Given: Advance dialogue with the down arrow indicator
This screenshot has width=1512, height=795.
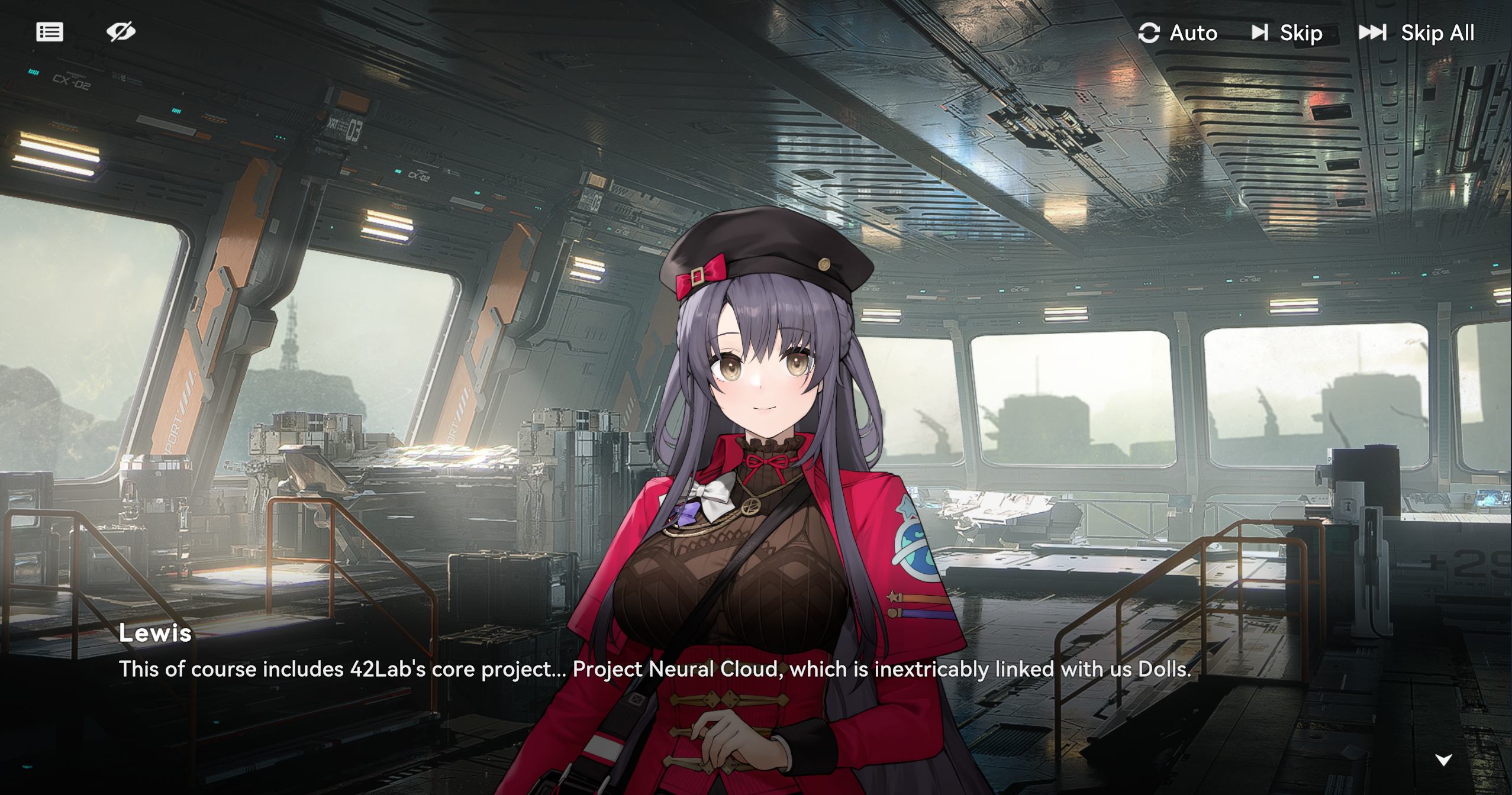Looking at the screenshot, I should 1443,760.
